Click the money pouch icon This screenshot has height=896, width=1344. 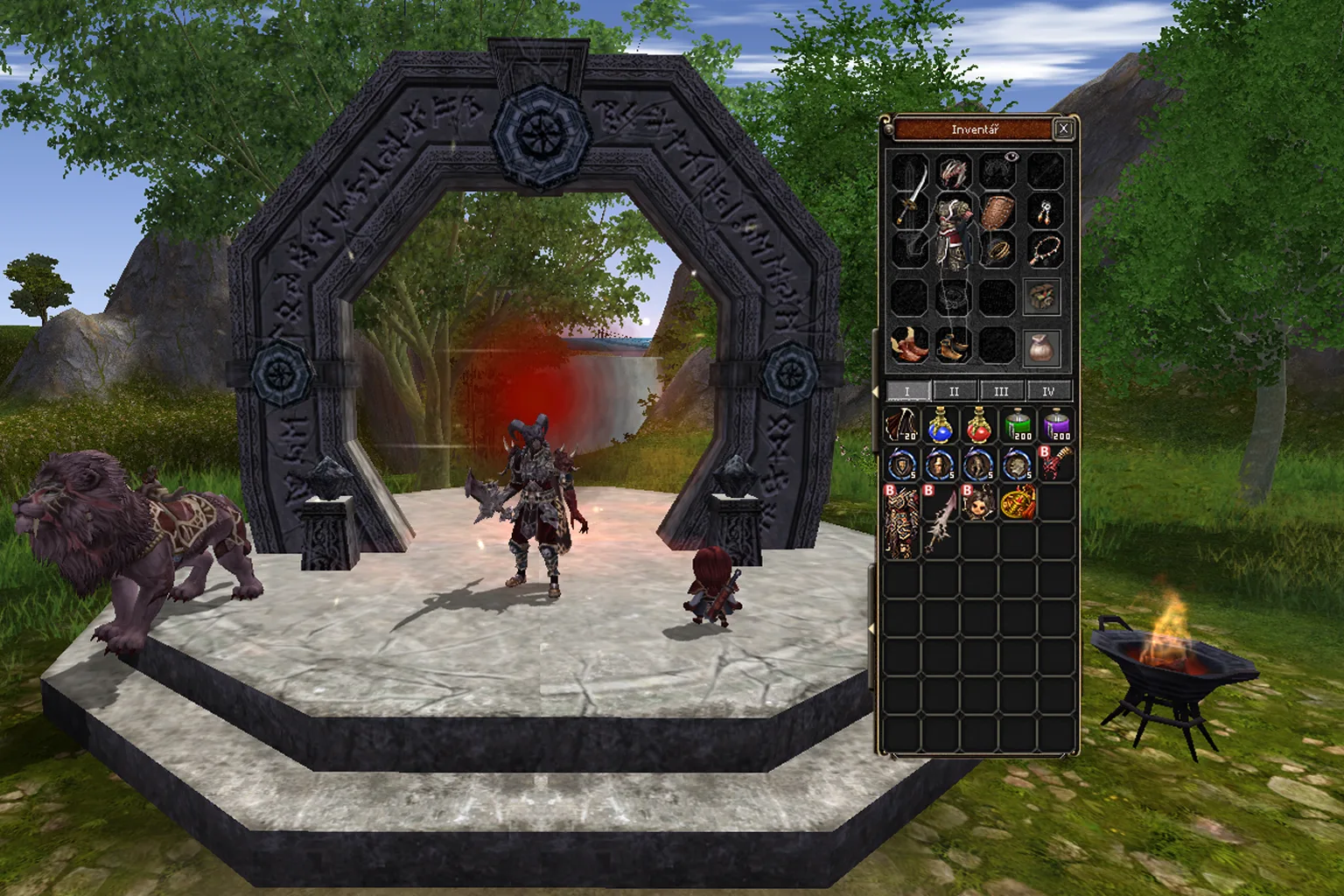[x=1041, y=349]
